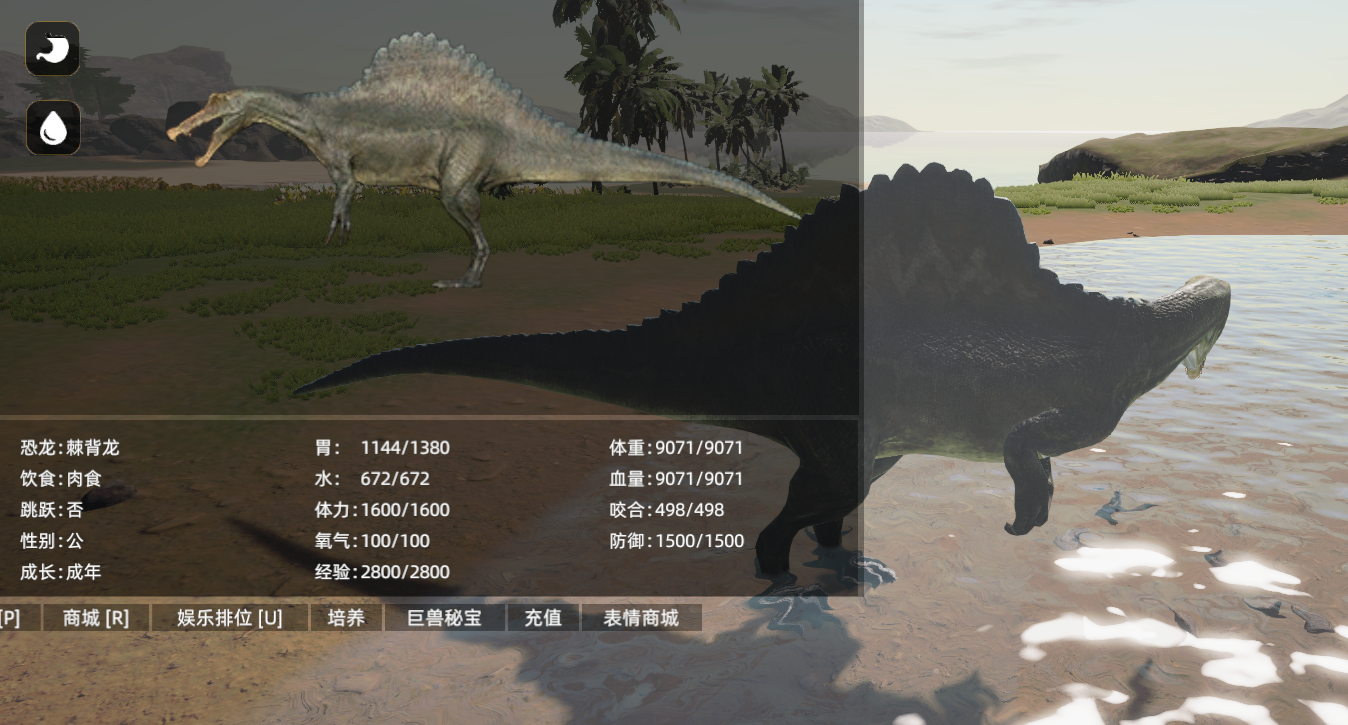Open the 巨兽秘宝 treasure menu
Image resolution: width=1348 pixels, height=725 pixels.
(x=445, y=618)
